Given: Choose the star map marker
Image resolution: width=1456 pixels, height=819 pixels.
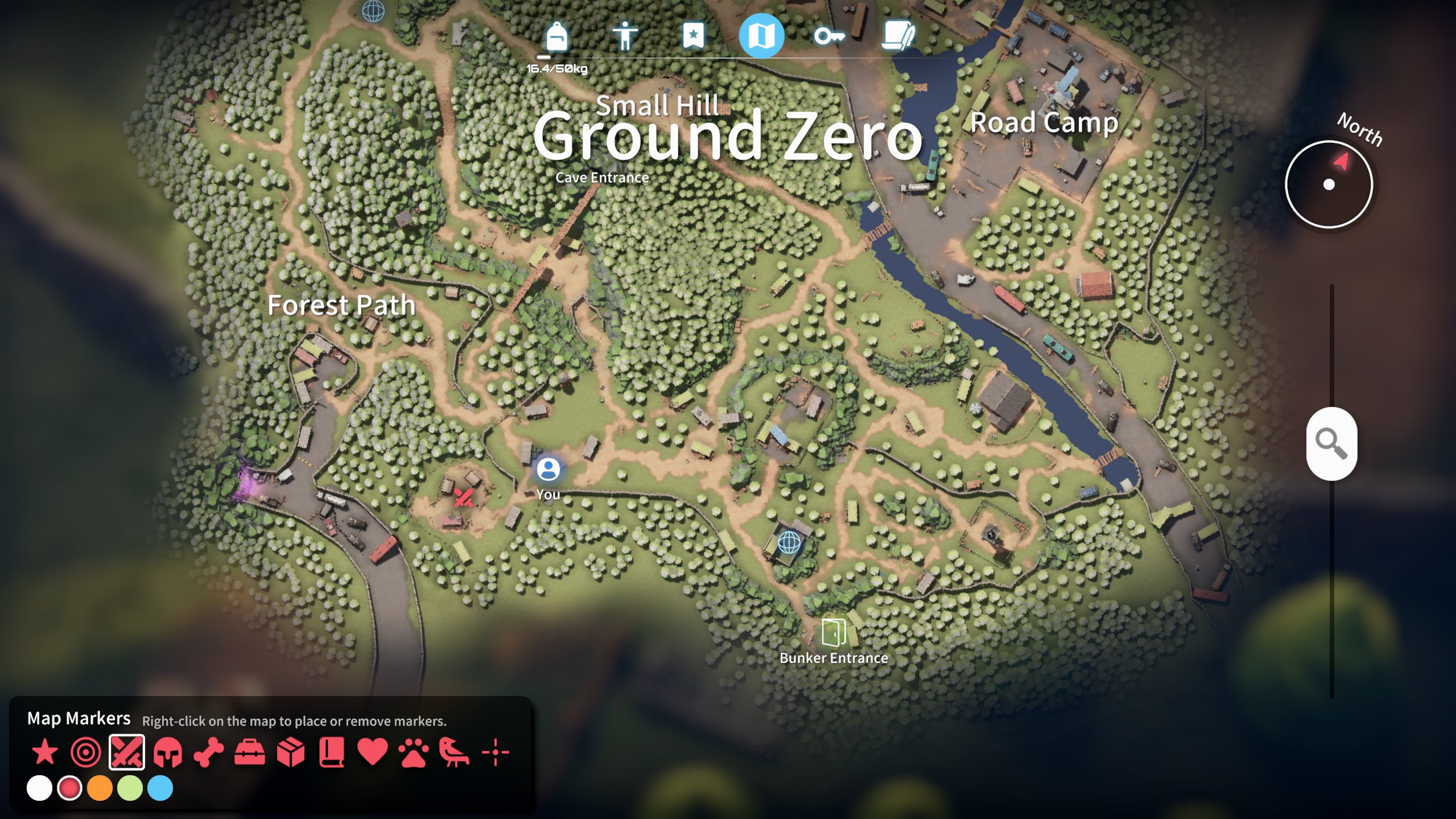Looking at the screenshot, I should (x=44, y=752).
